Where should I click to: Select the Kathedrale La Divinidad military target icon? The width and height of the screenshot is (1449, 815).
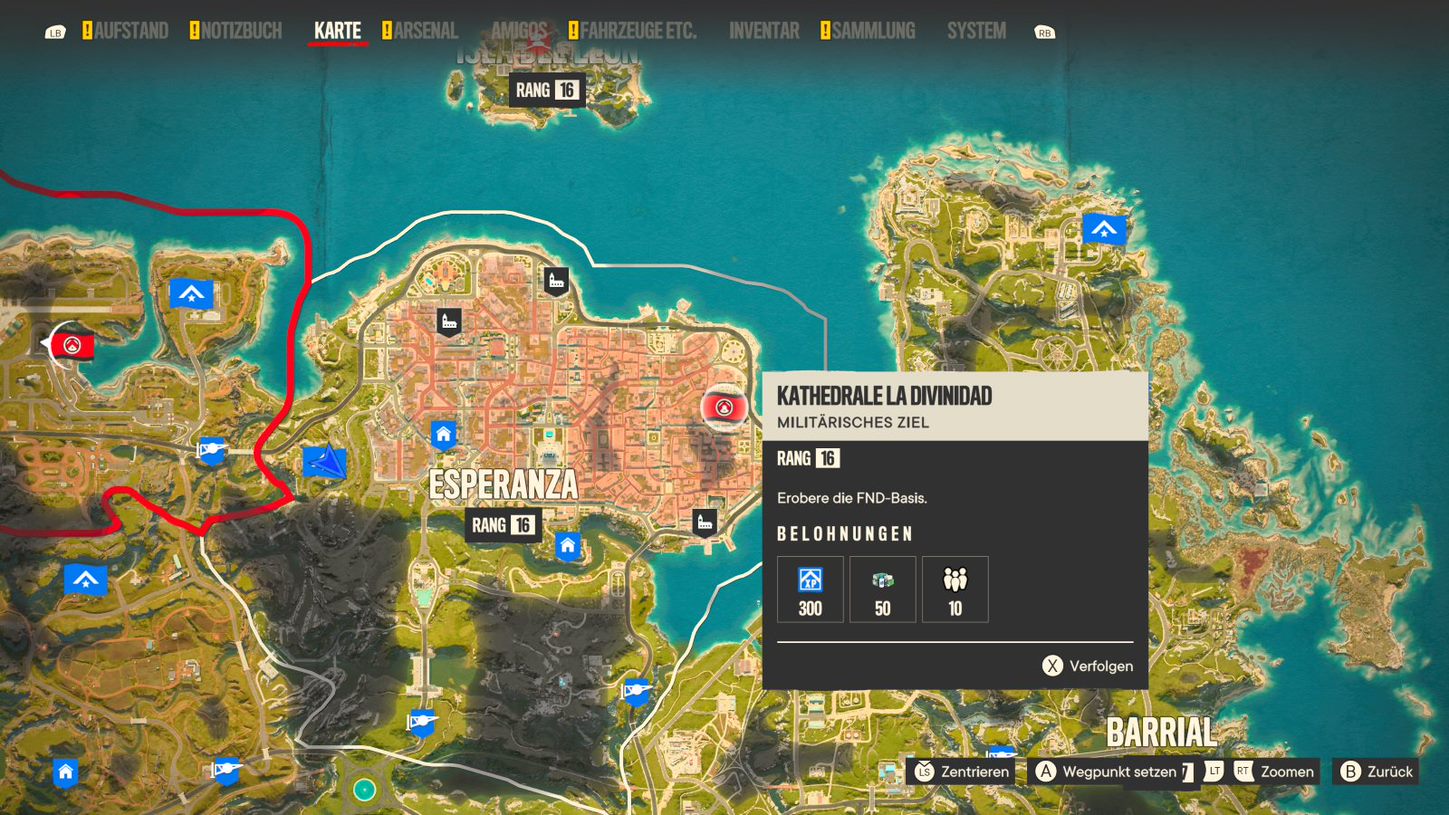[724, 408]
